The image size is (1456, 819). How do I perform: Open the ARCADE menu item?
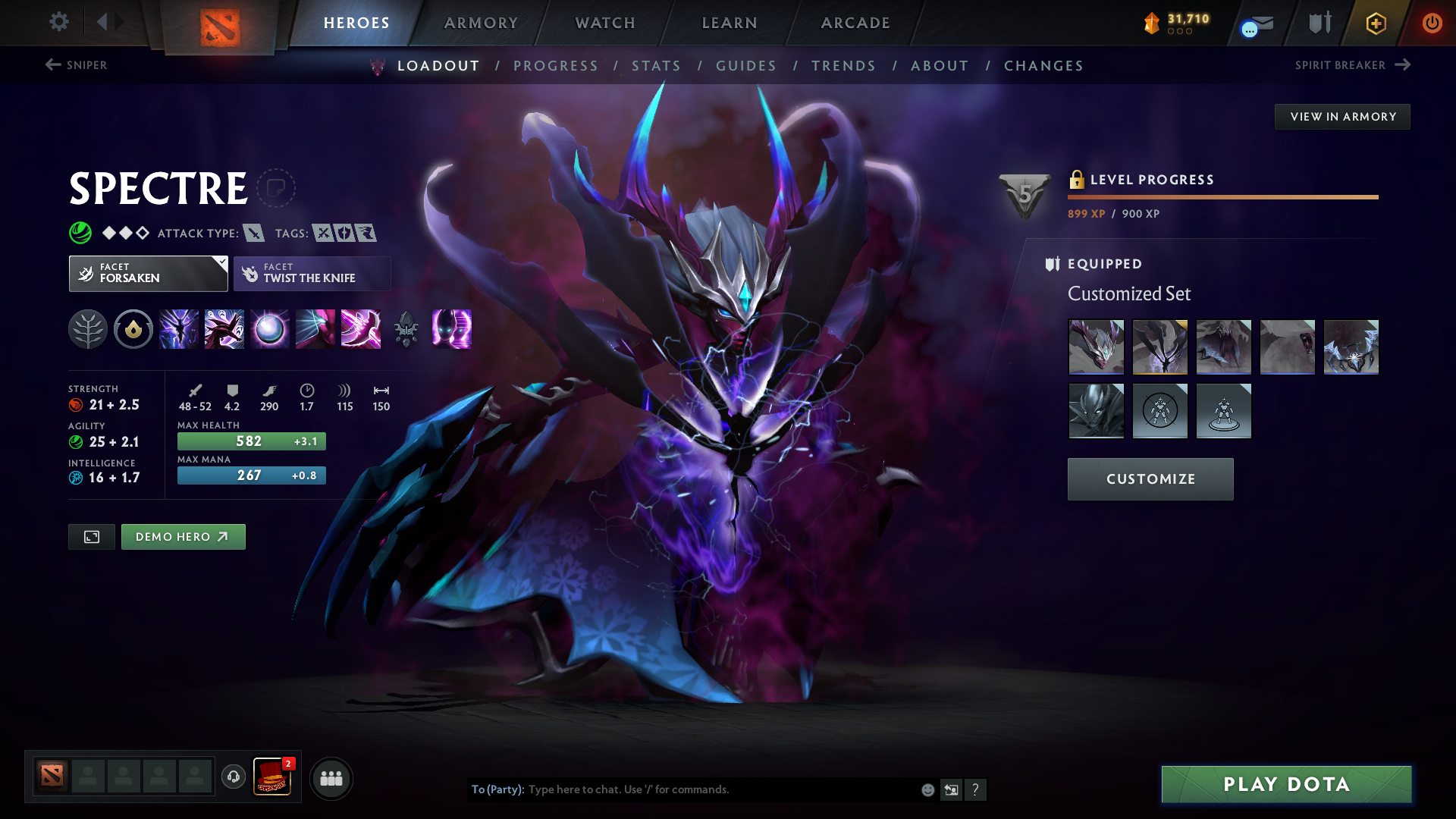855,23
